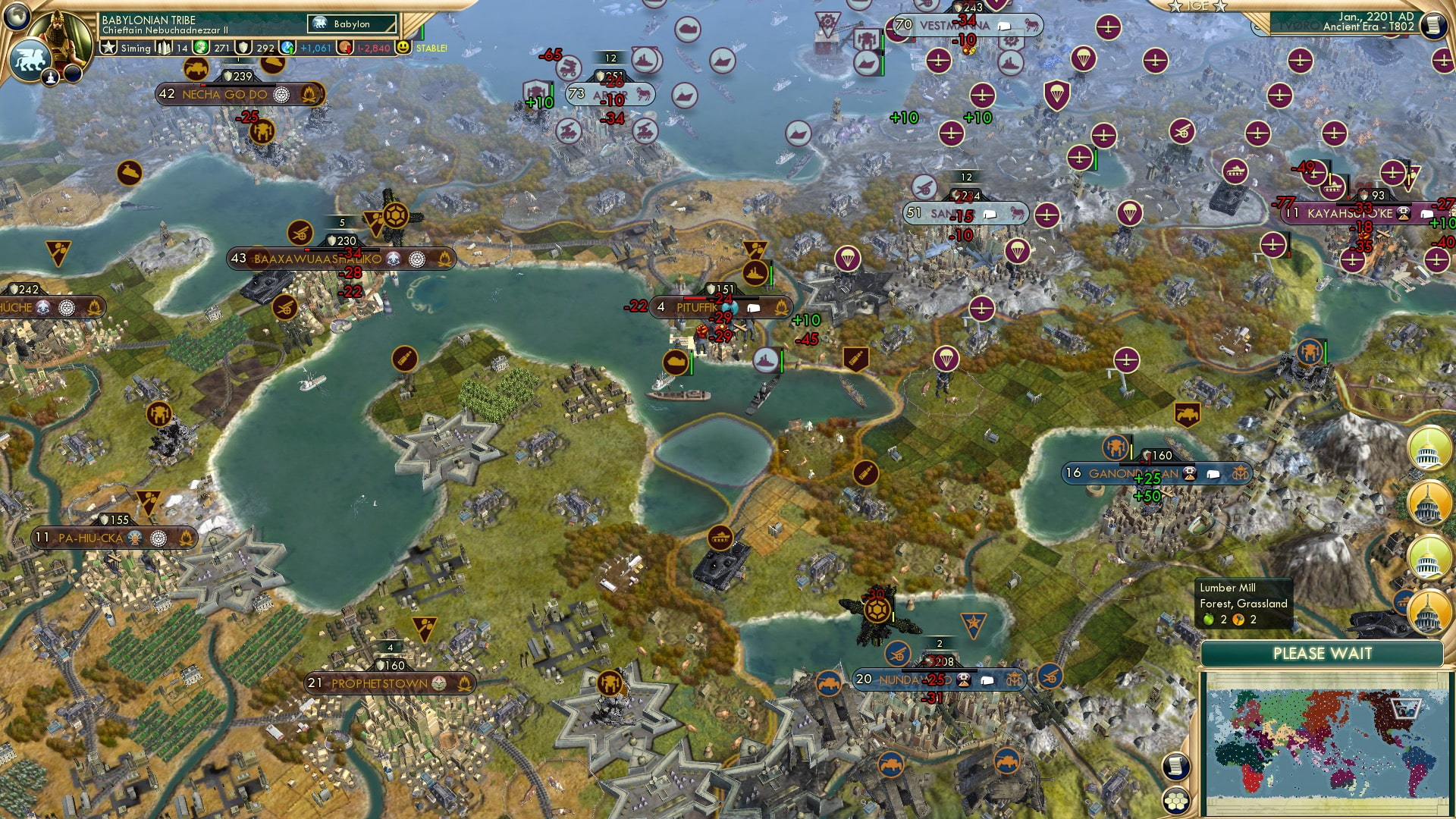Click the city name Pa-Hiu-Cka

point(91,537)
